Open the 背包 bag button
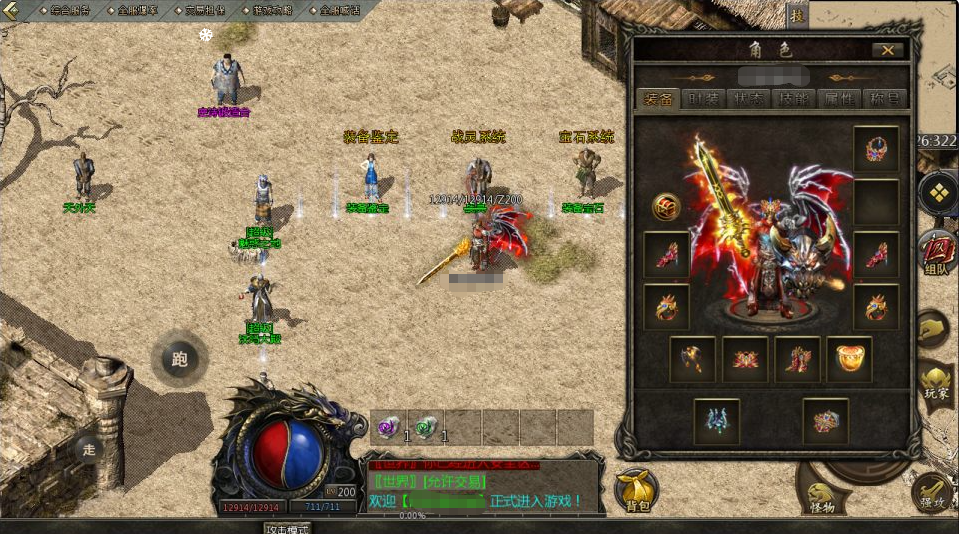 pos(636,488)
